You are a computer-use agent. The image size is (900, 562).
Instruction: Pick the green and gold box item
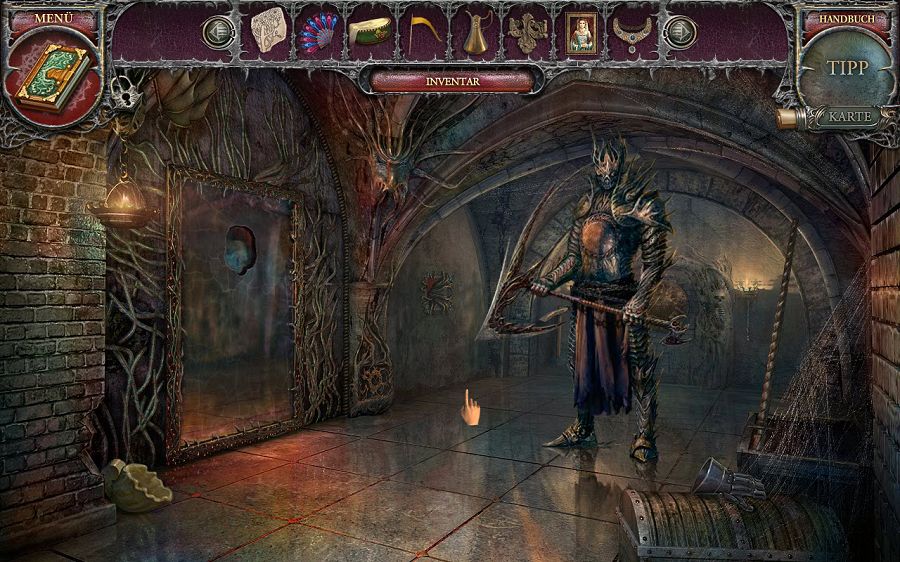[x=370, y=32]
